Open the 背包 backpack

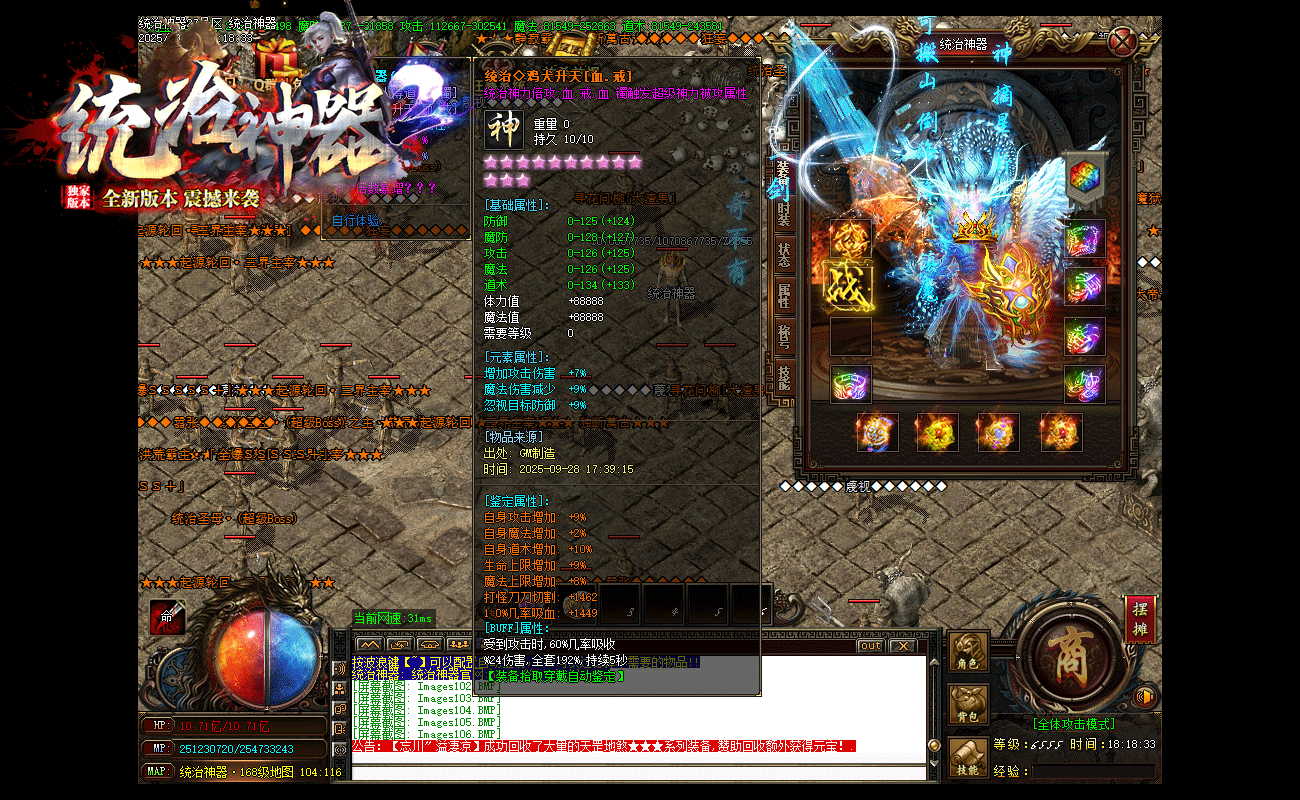click(x=968, y=705)
